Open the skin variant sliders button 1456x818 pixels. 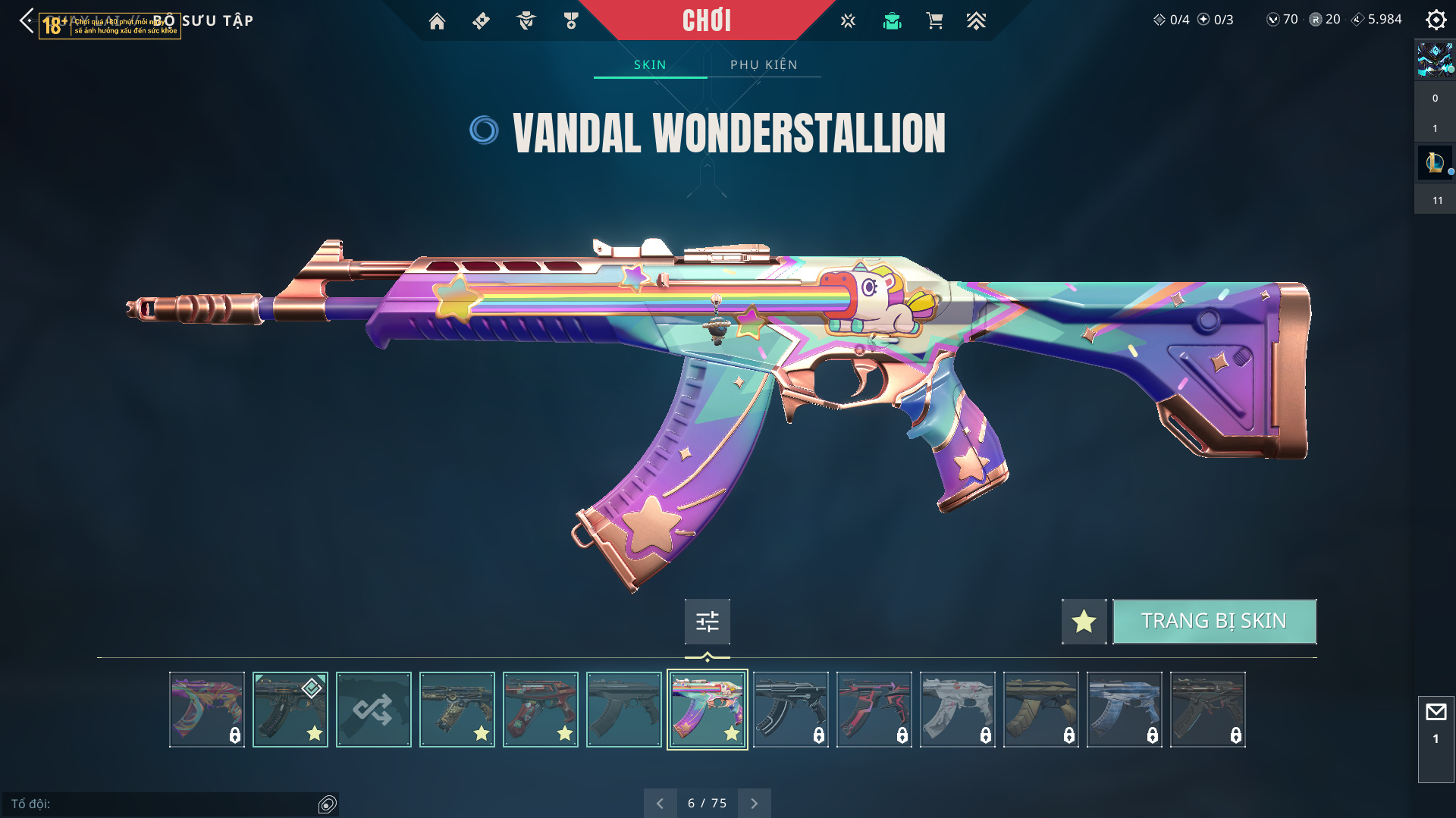(707, 622)
